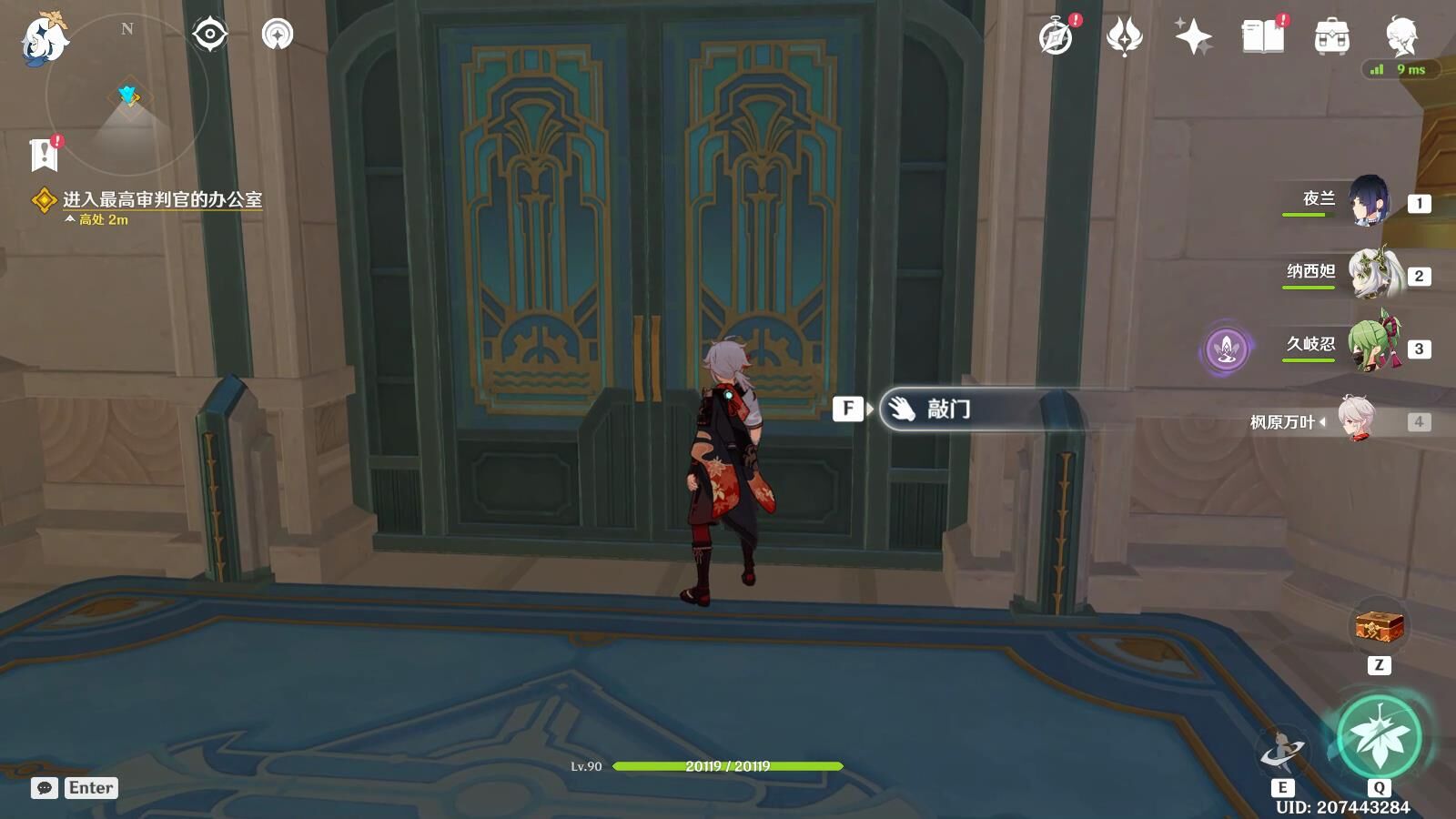Switch to party member 纳西妲

(x=1372, y=274)
